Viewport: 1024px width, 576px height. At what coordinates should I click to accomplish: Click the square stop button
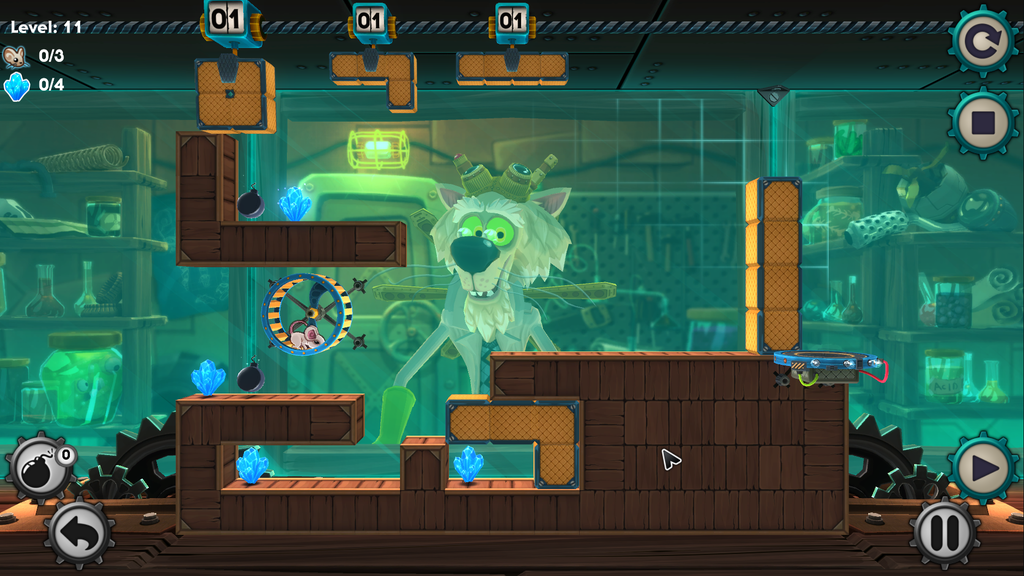[982, 124]
